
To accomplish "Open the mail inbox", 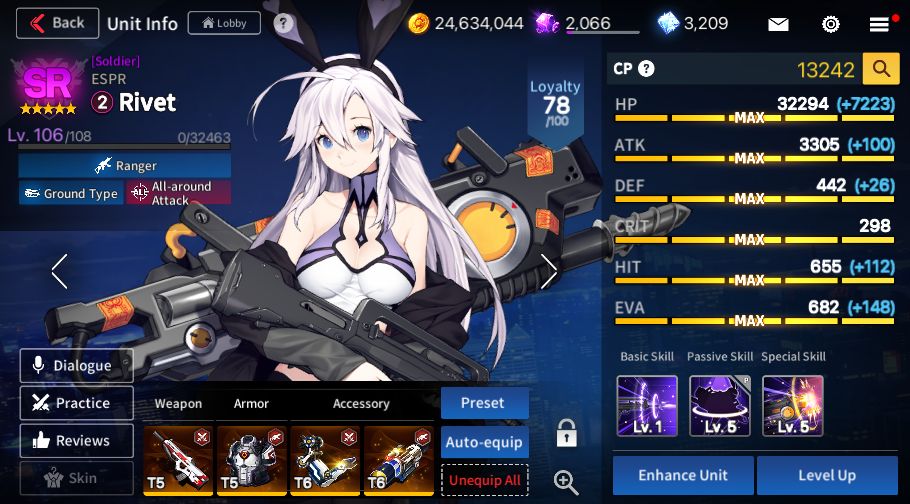I will click(x=778, y=24).
